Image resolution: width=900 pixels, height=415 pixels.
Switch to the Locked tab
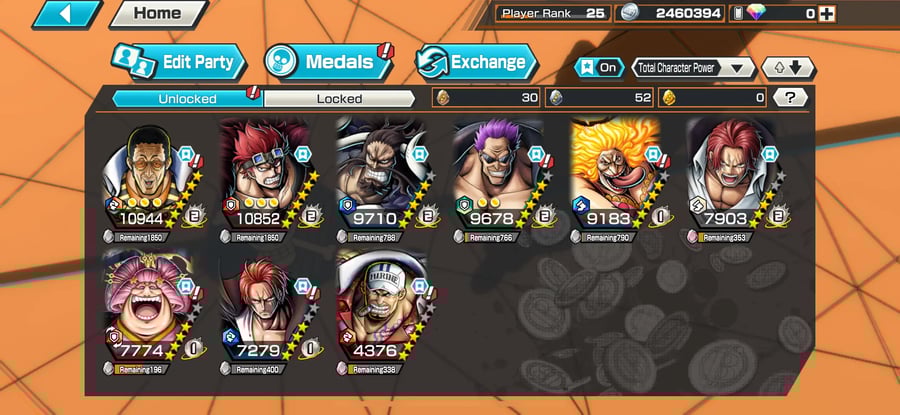pos(339,98)
